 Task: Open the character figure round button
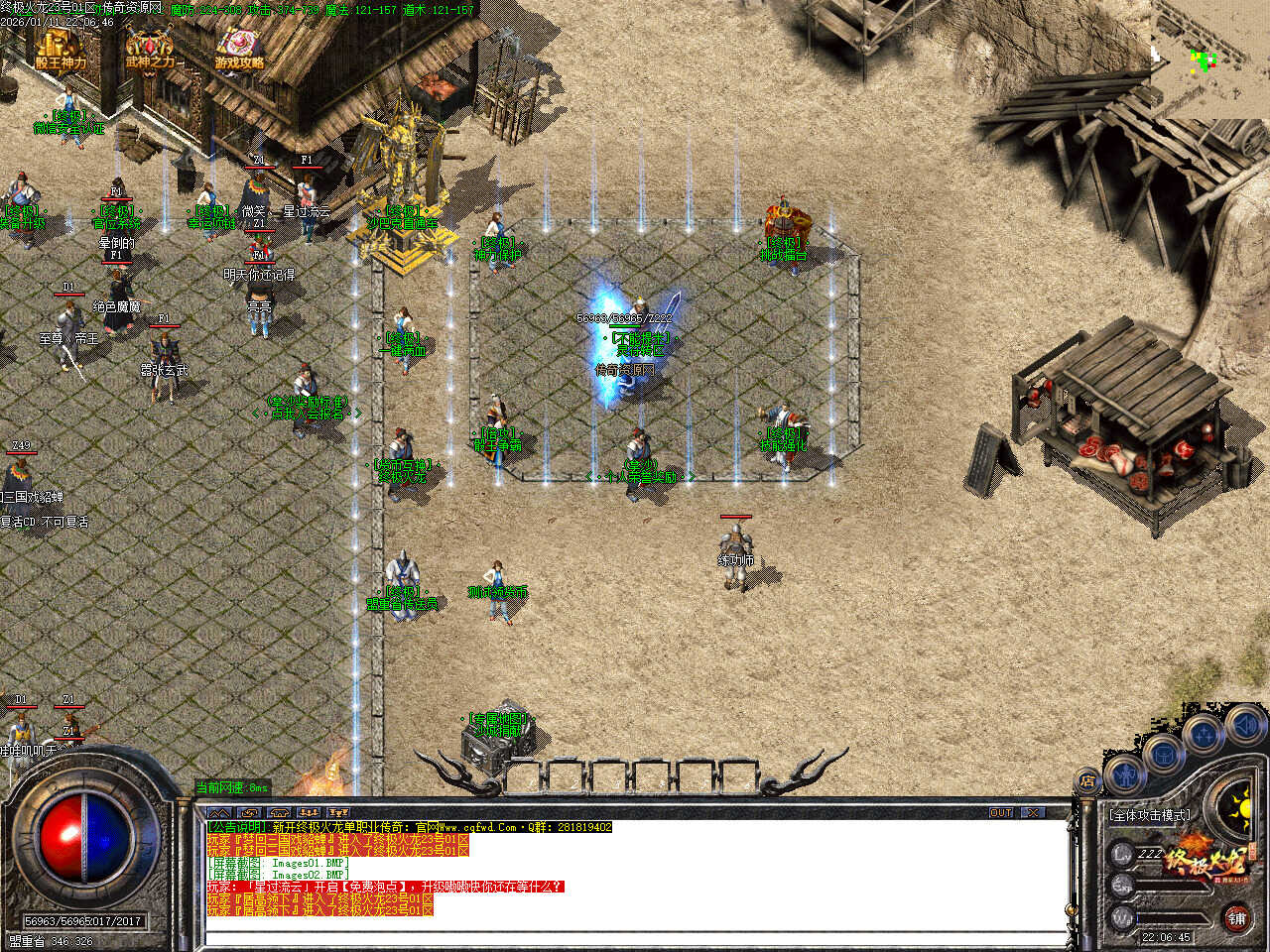pyautogui.click(x=1124, y=773)
